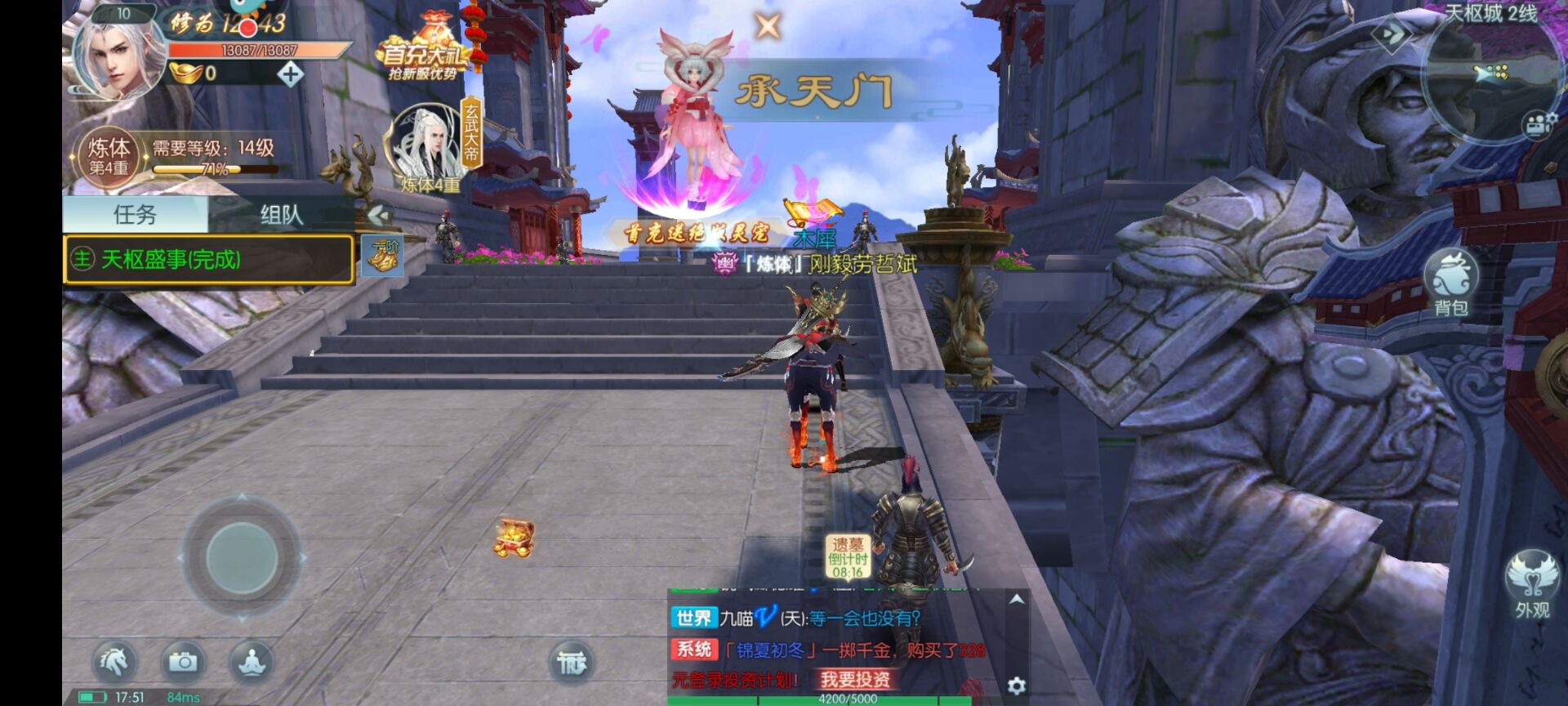Open the 炼体 cultivation stage badge

point(109,154)
